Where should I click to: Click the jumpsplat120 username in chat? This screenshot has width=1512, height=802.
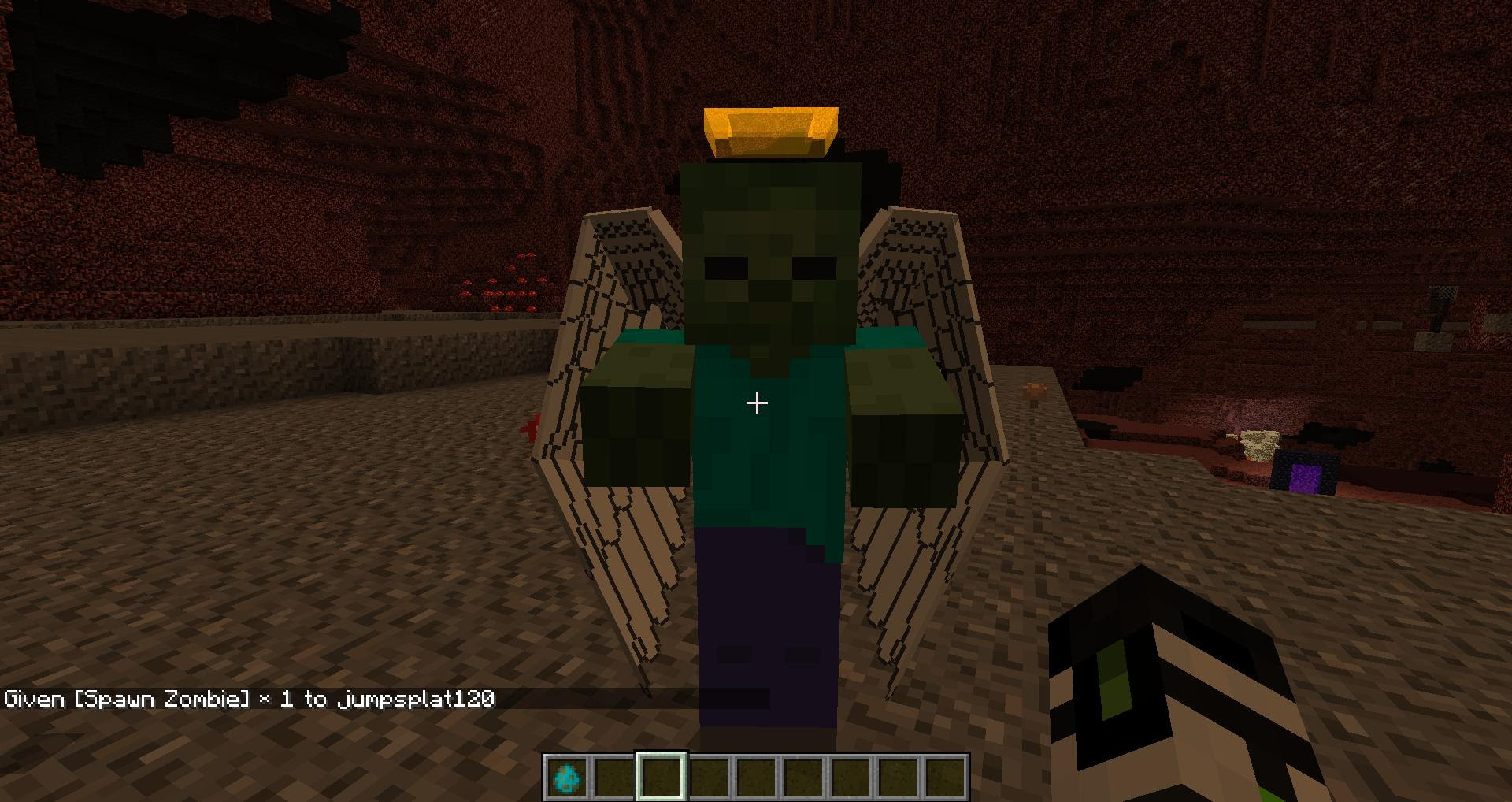[x=417, y=698]
